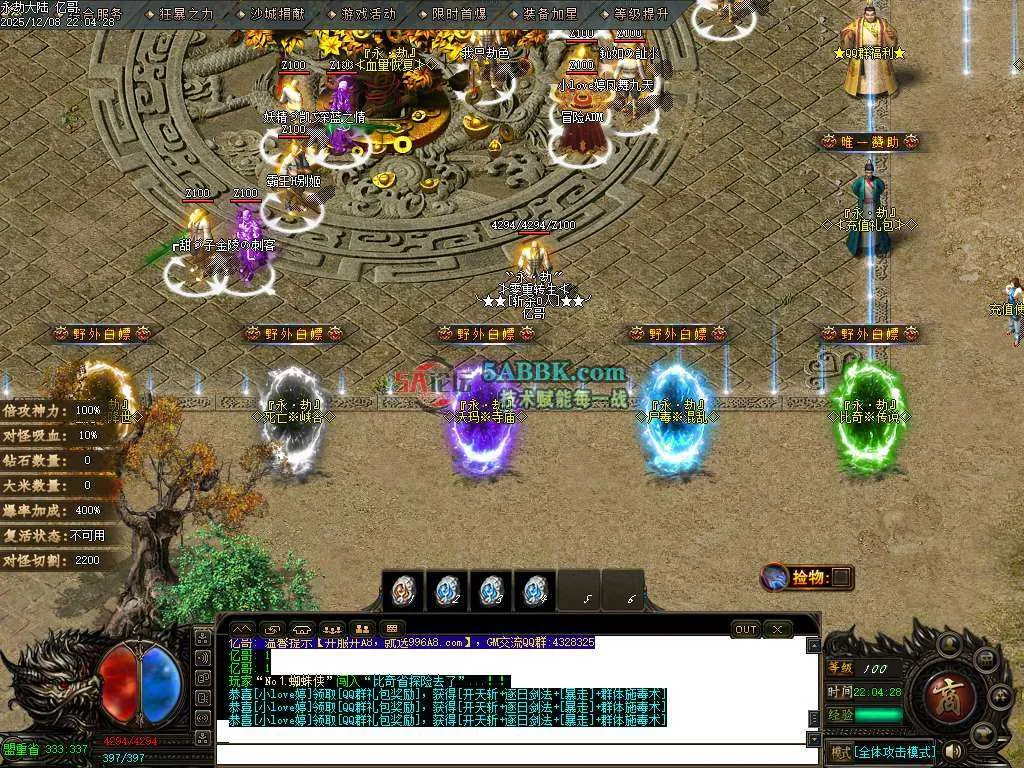Toggle the sound speaker icon
Image resolution: width=1024 pixels, height=768 pixels.
click(954, 751)
